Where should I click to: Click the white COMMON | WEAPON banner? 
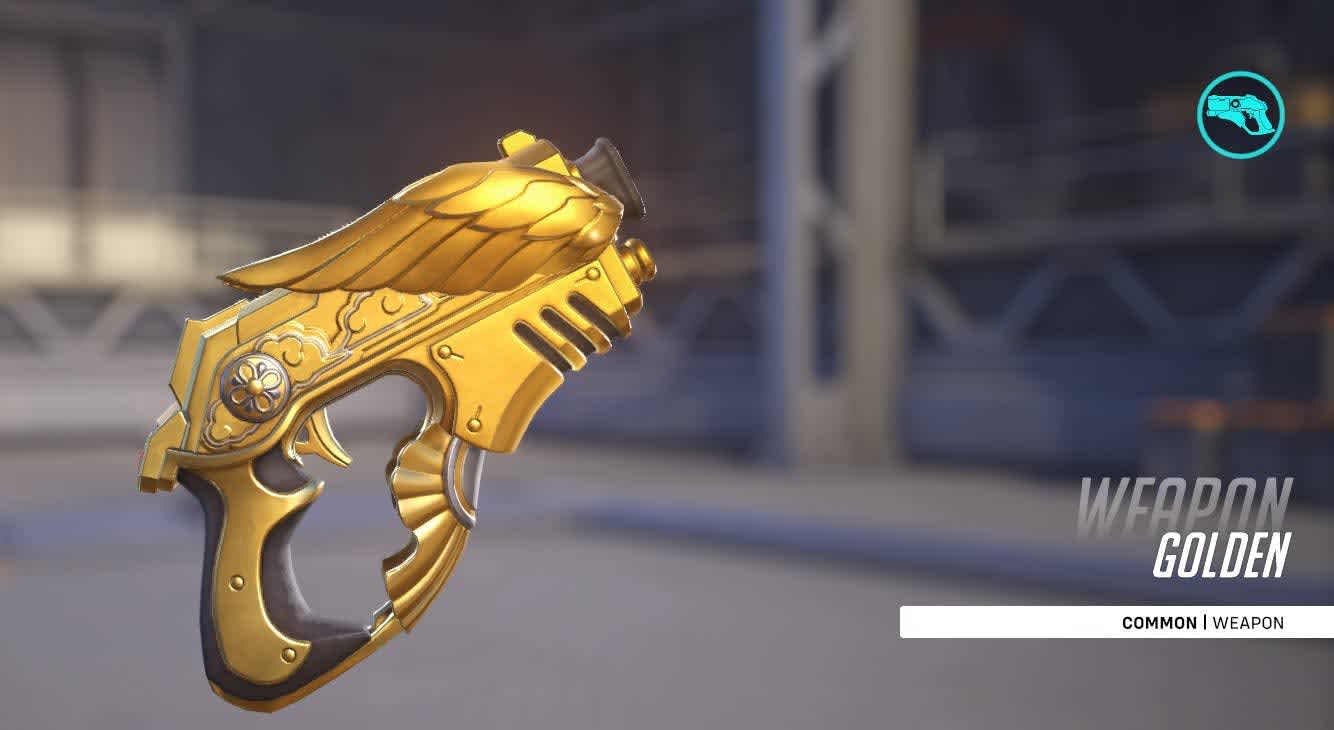pos(1115,621)
